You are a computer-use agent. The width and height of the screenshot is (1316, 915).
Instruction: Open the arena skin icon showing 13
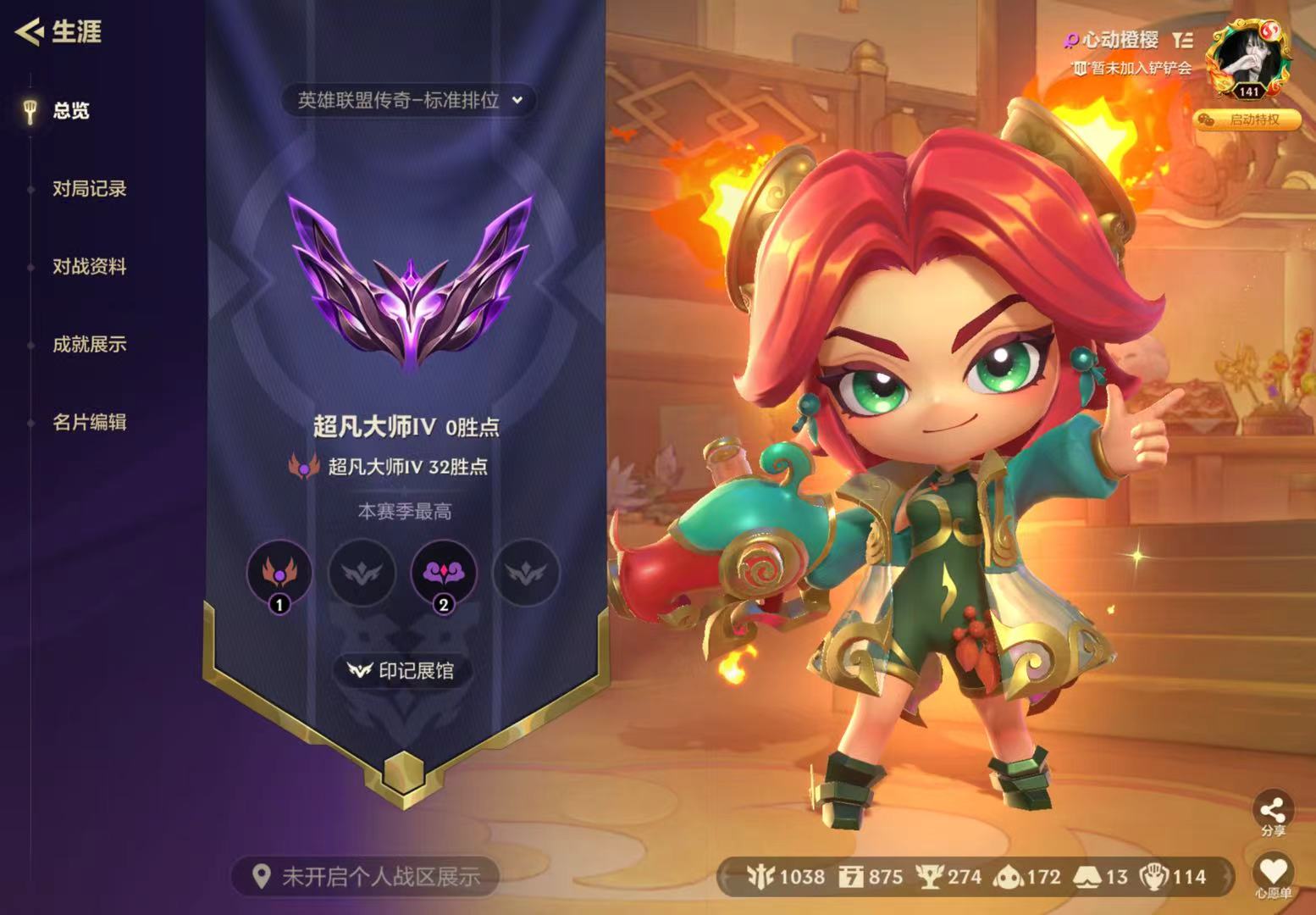click(x=1088, y=878)
